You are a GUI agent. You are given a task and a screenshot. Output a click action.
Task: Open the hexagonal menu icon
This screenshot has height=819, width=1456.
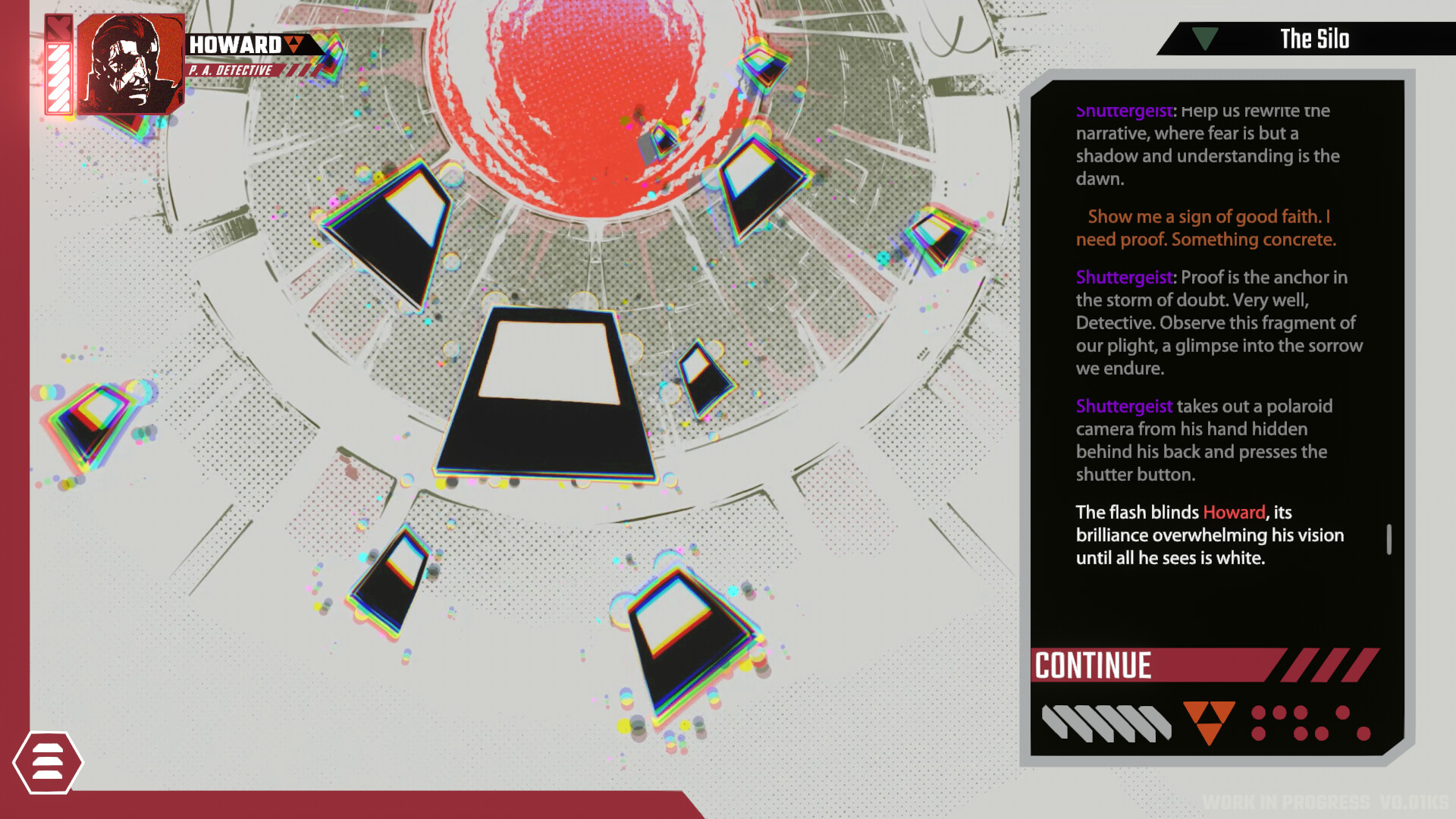47,761
